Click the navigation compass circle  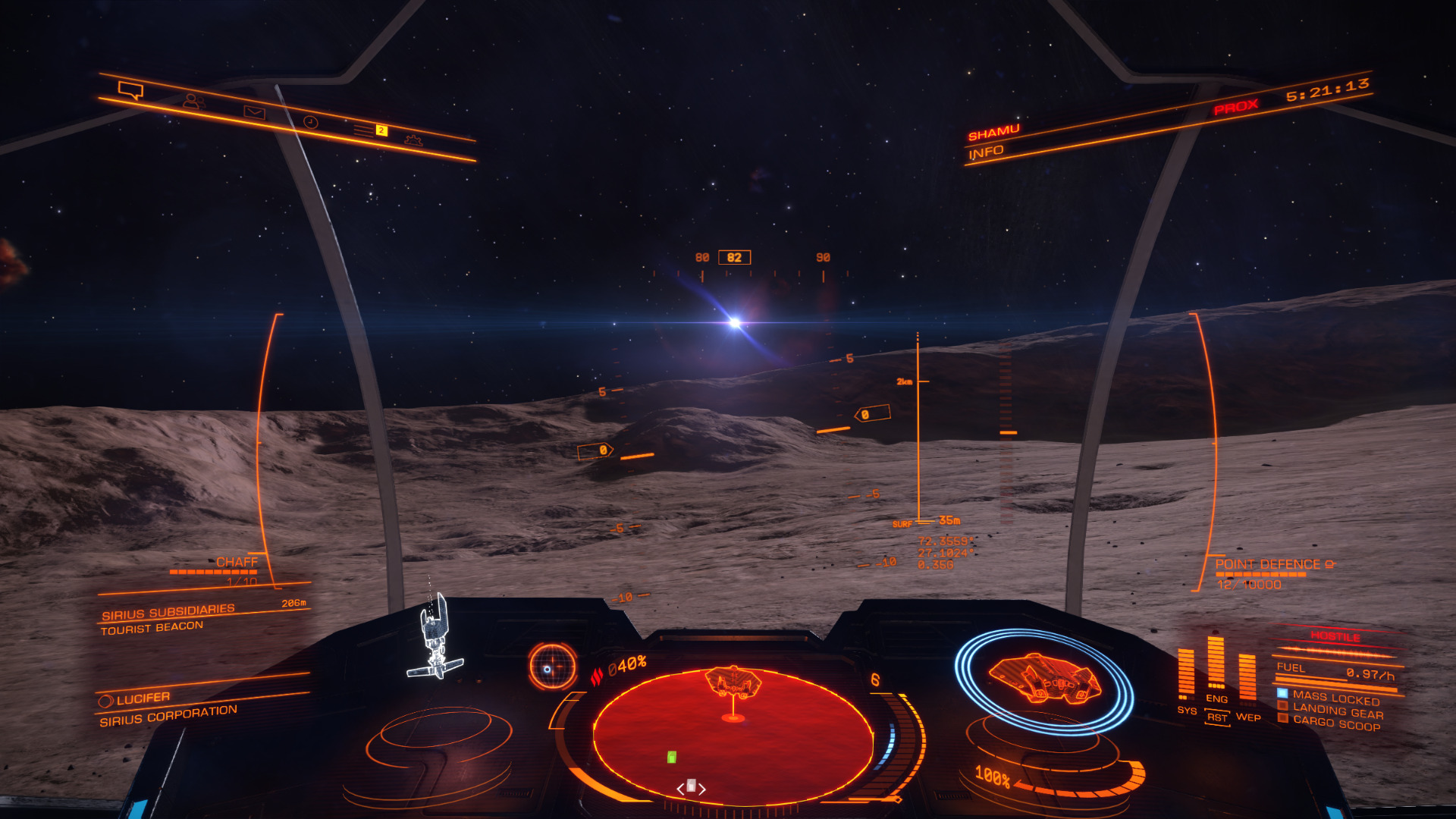click(551, 667)
